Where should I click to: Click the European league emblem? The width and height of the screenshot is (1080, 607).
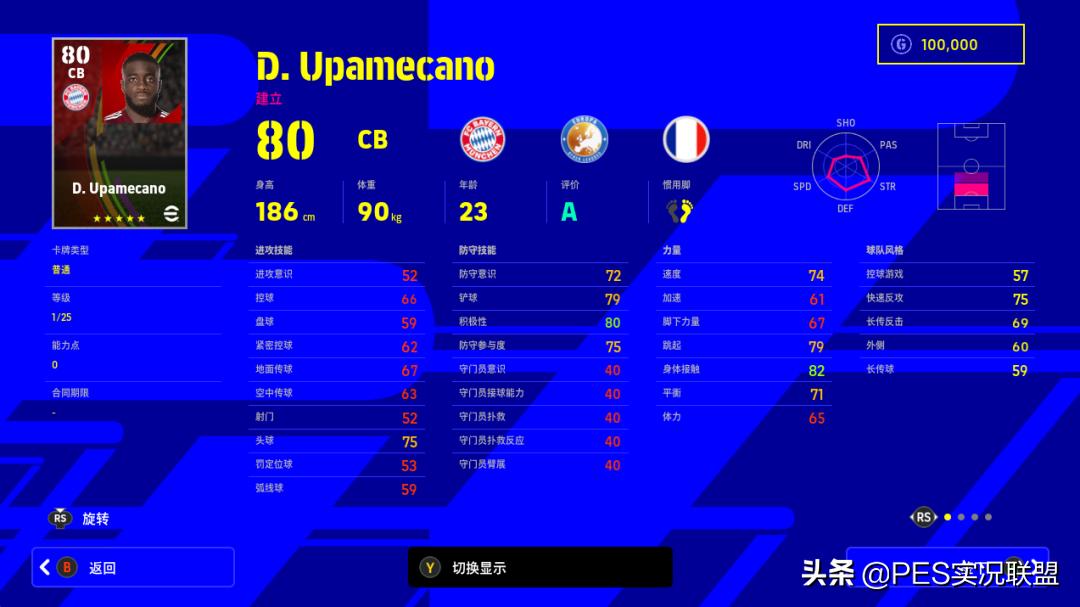pos(584,140)
